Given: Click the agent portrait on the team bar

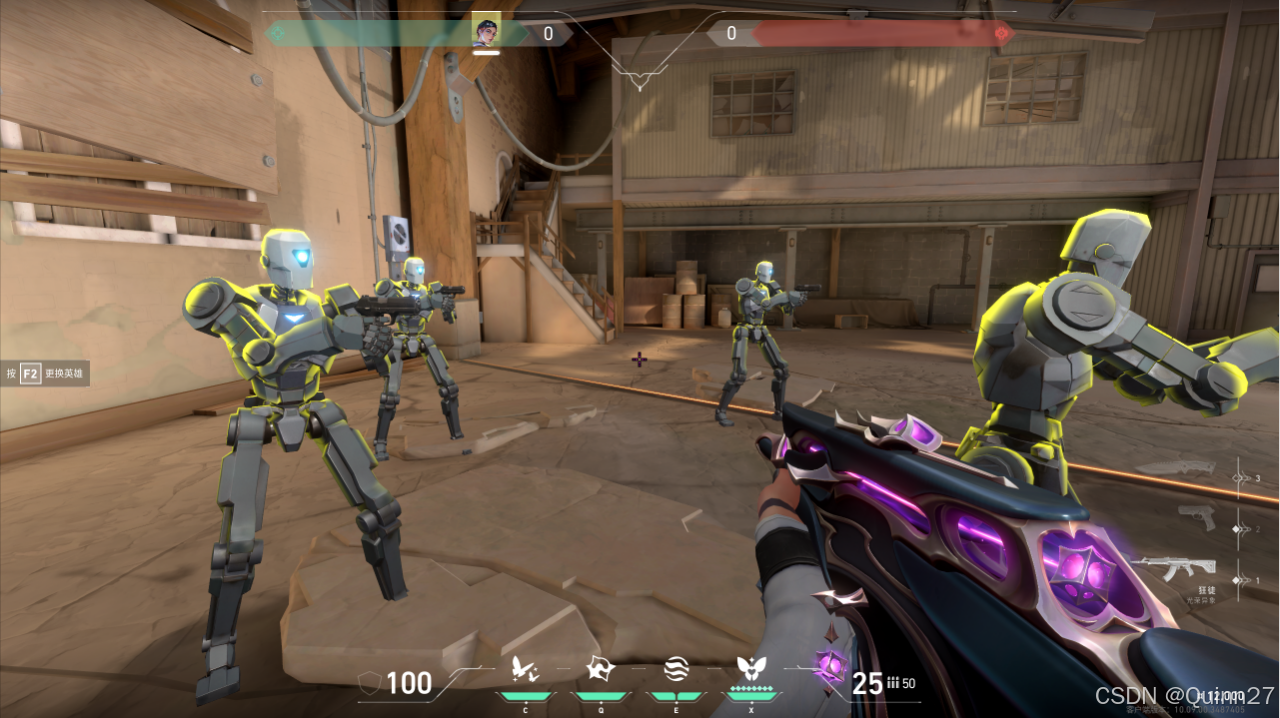Looking at the screenshot, I should (486, 30).
